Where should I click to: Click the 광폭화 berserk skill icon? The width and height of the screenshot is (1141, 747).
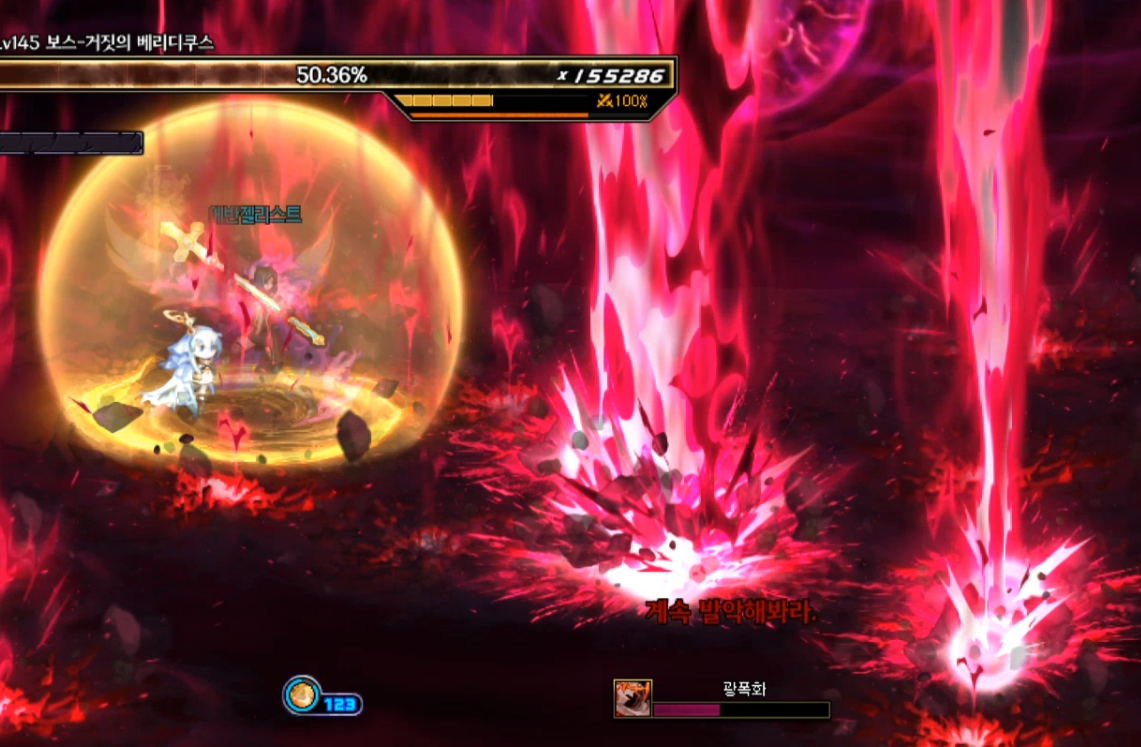tap(632, 698)
